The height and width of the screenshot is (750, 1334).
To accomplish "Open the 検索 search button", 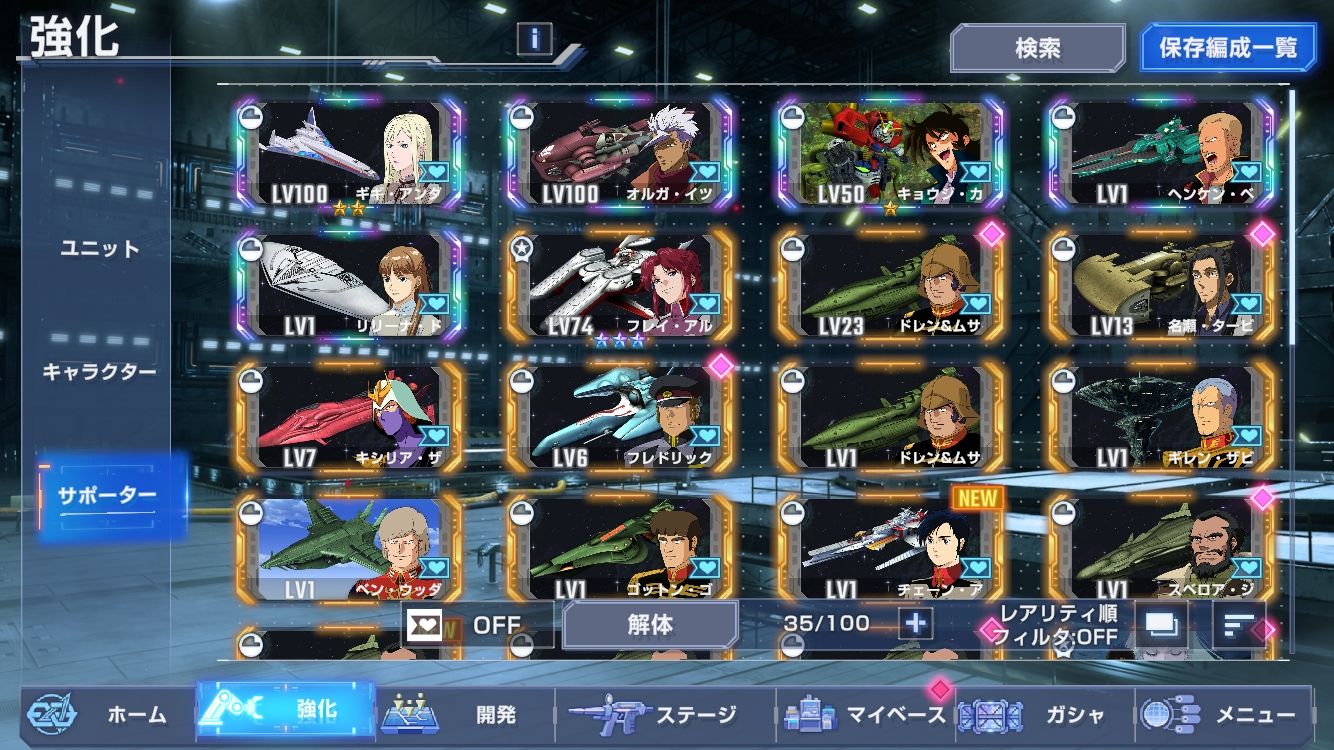I will pyautogui.click(x=1037, y=48).
